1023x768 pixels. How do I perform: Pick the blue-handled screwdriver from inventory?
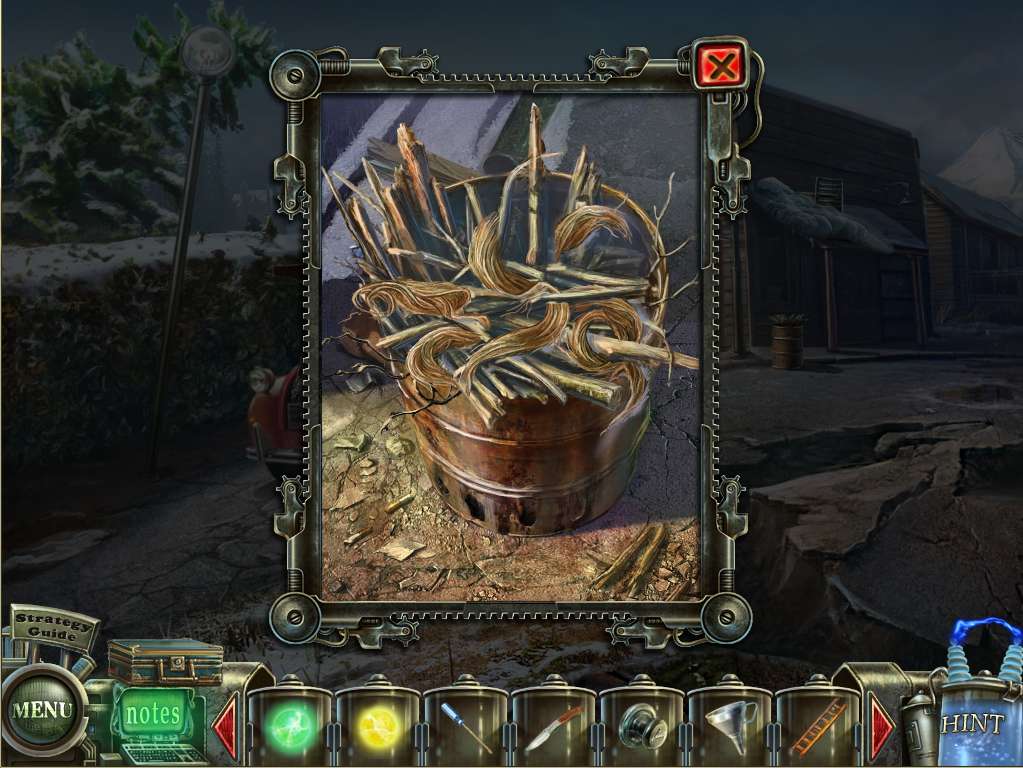[x=466, y=728]
